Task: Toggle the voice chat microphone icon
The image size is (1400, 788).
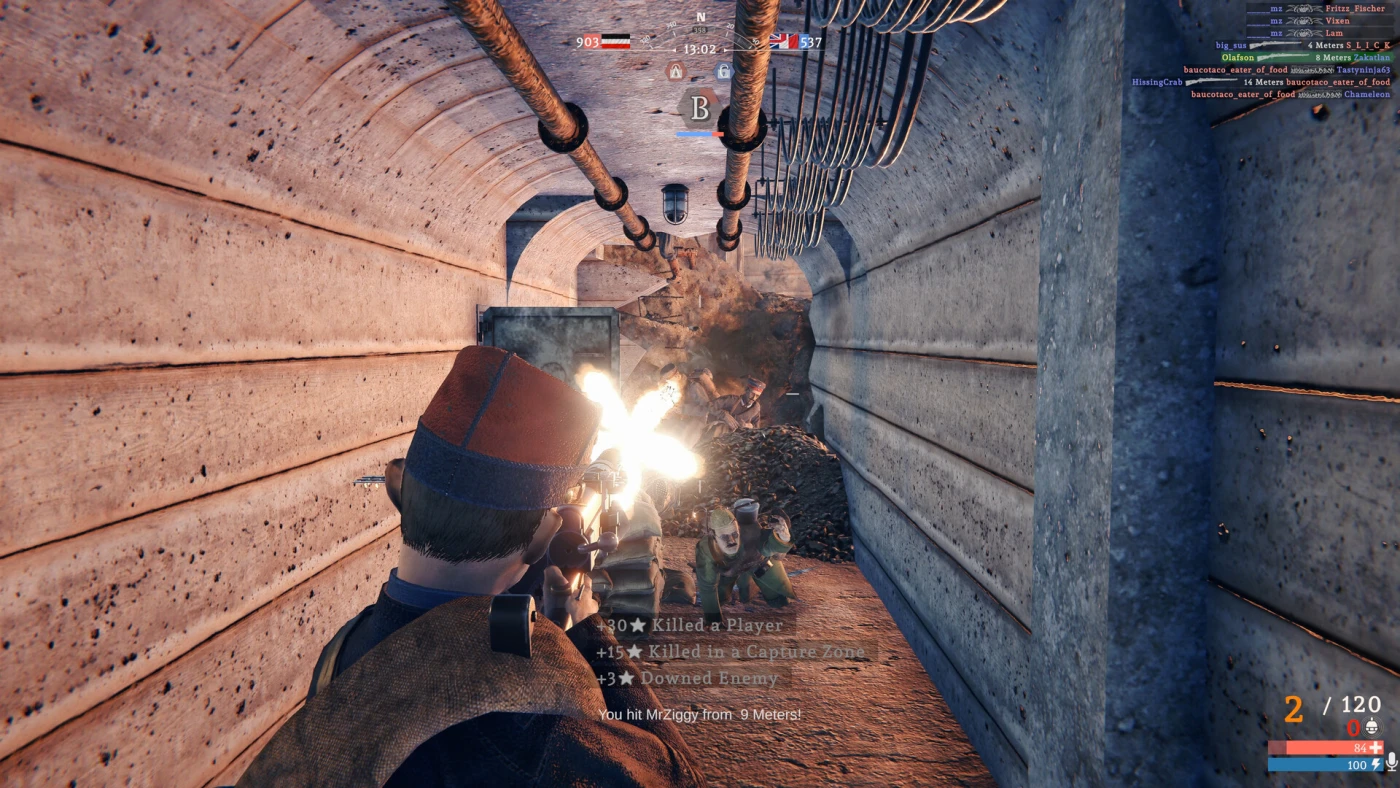Action: (x=1391, y=763)
